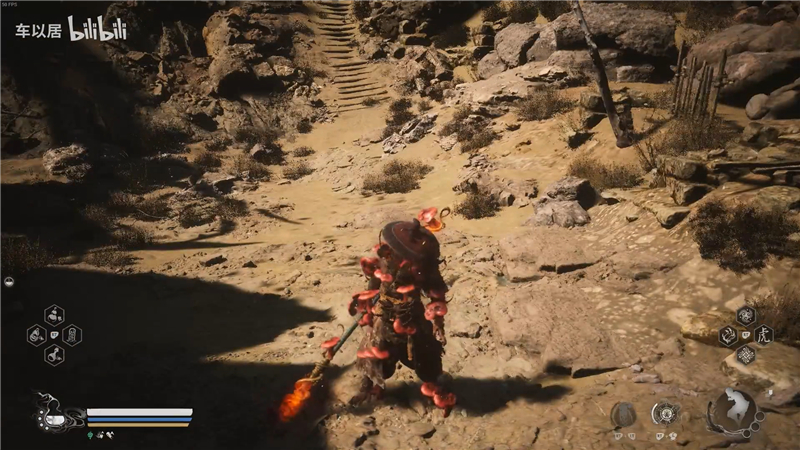Trigger the 虎 tiger transformation spell
800x450 pixels.
pyautogui.click(x=765, y=334)
